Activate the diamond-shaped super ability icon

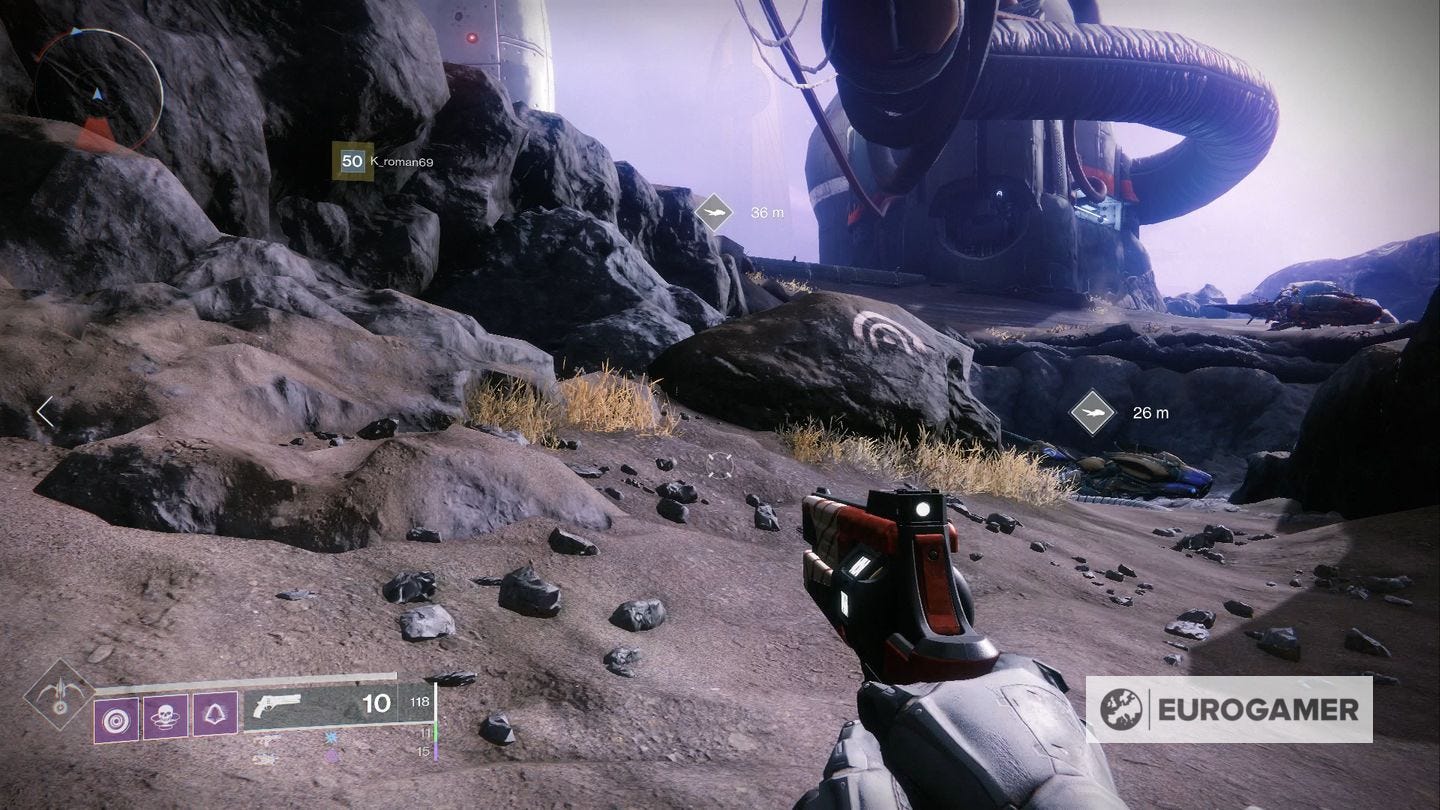[59, 693]
